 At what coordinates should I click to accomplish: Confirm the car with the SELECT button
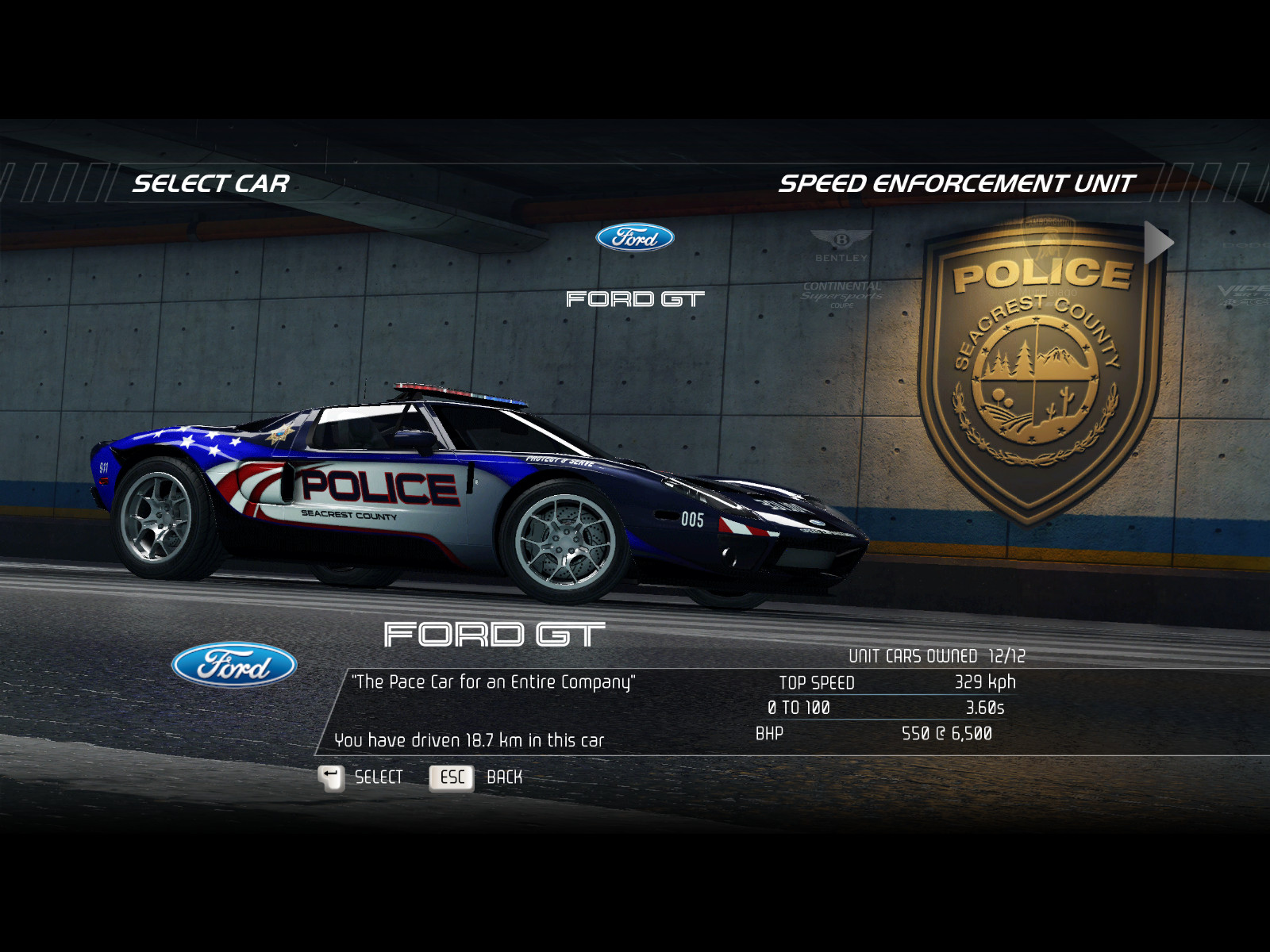pos(361,777)
